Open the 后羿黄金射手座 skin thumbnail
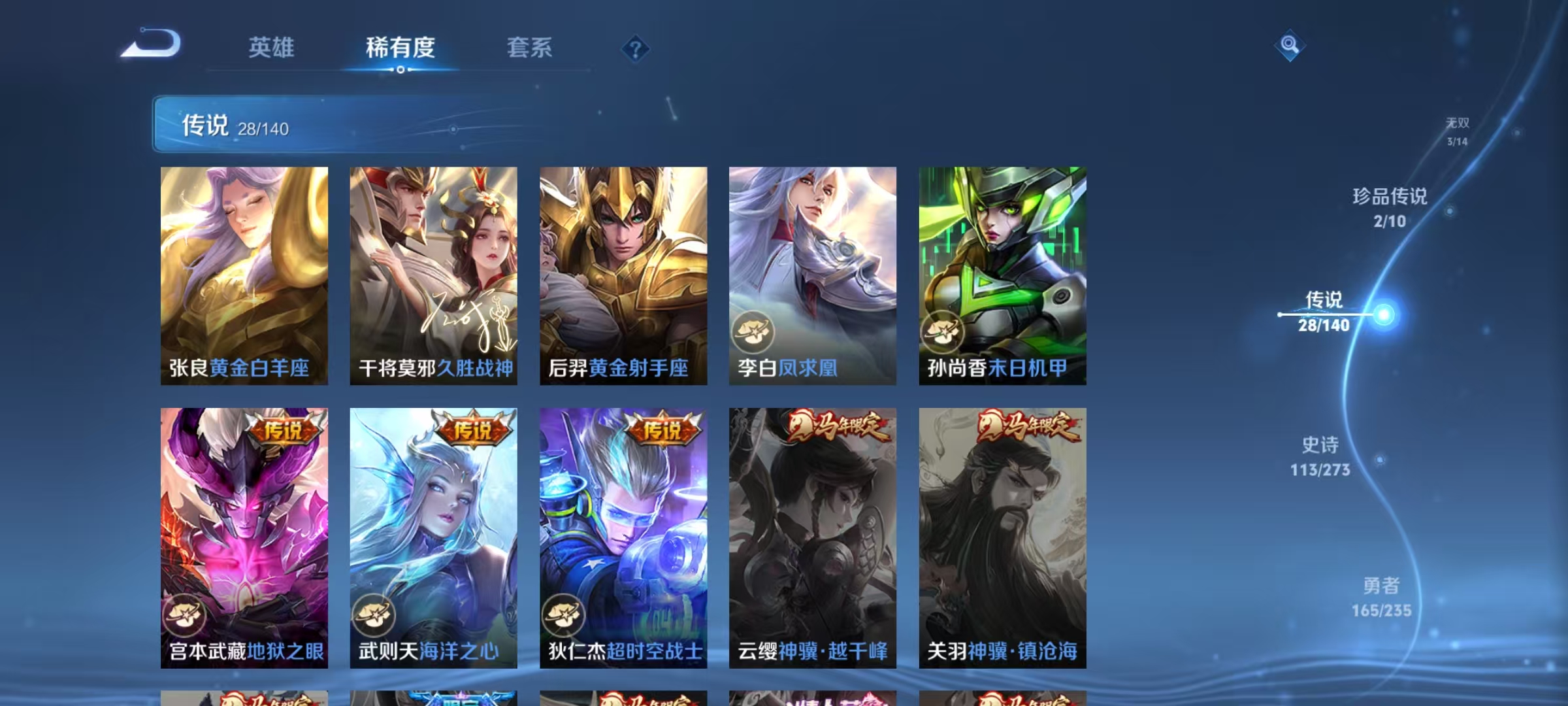 tap(622, 275)
